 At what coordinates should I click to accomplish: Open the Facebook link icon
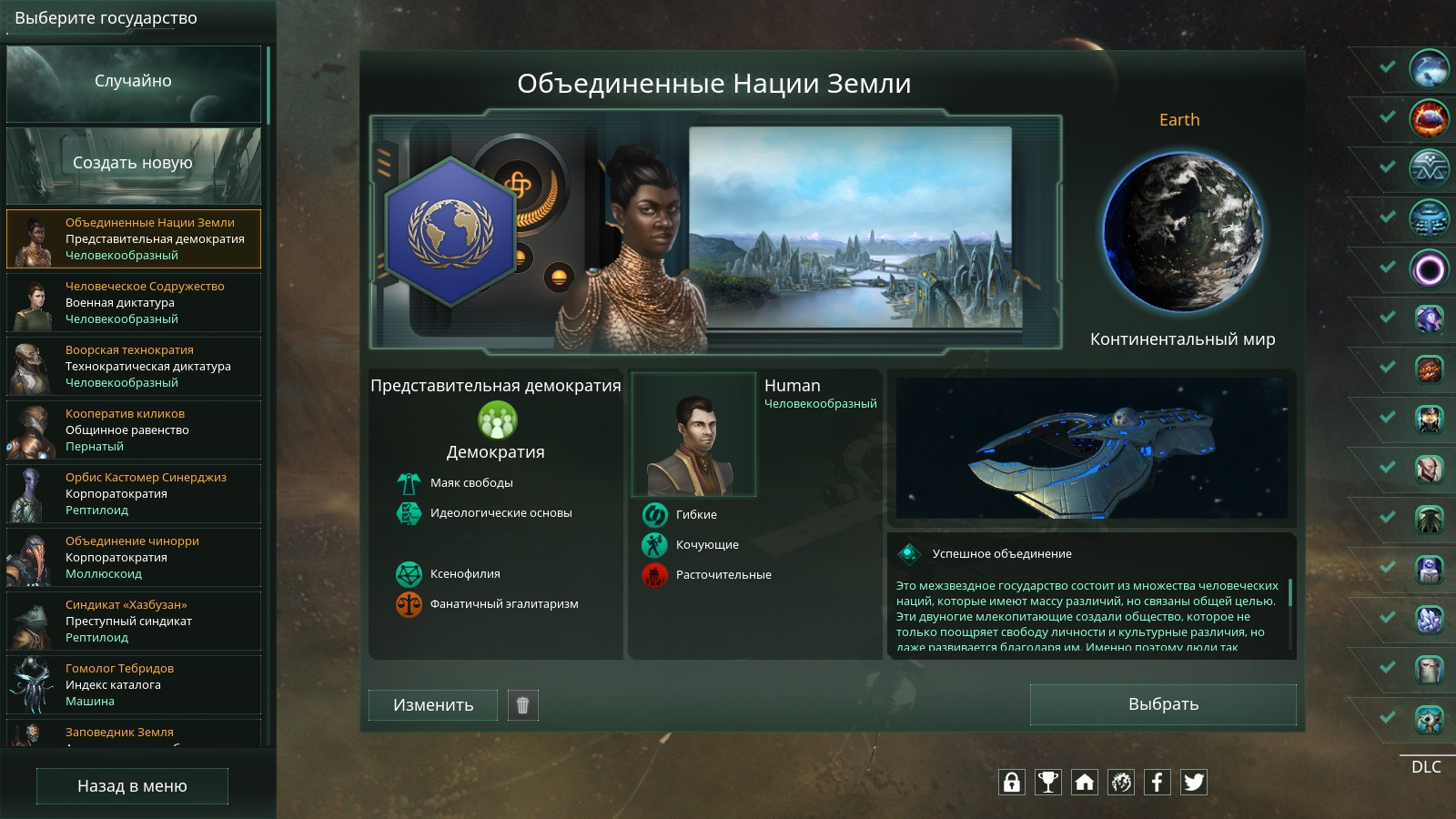[1157, 782]
